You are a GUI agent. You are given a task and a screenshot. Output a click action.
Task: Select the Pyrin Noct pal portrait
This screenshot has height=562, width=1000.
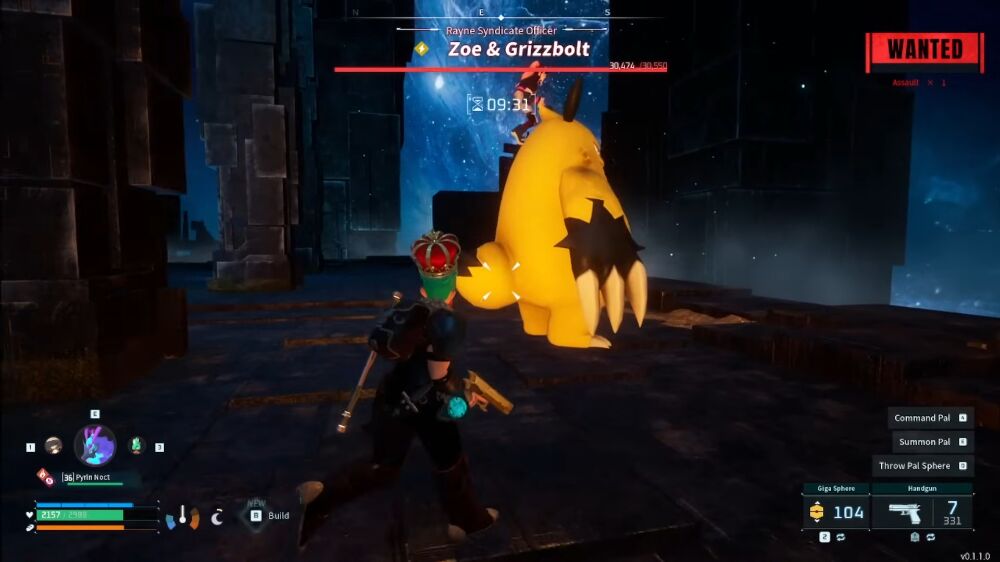tap(95, 445)
